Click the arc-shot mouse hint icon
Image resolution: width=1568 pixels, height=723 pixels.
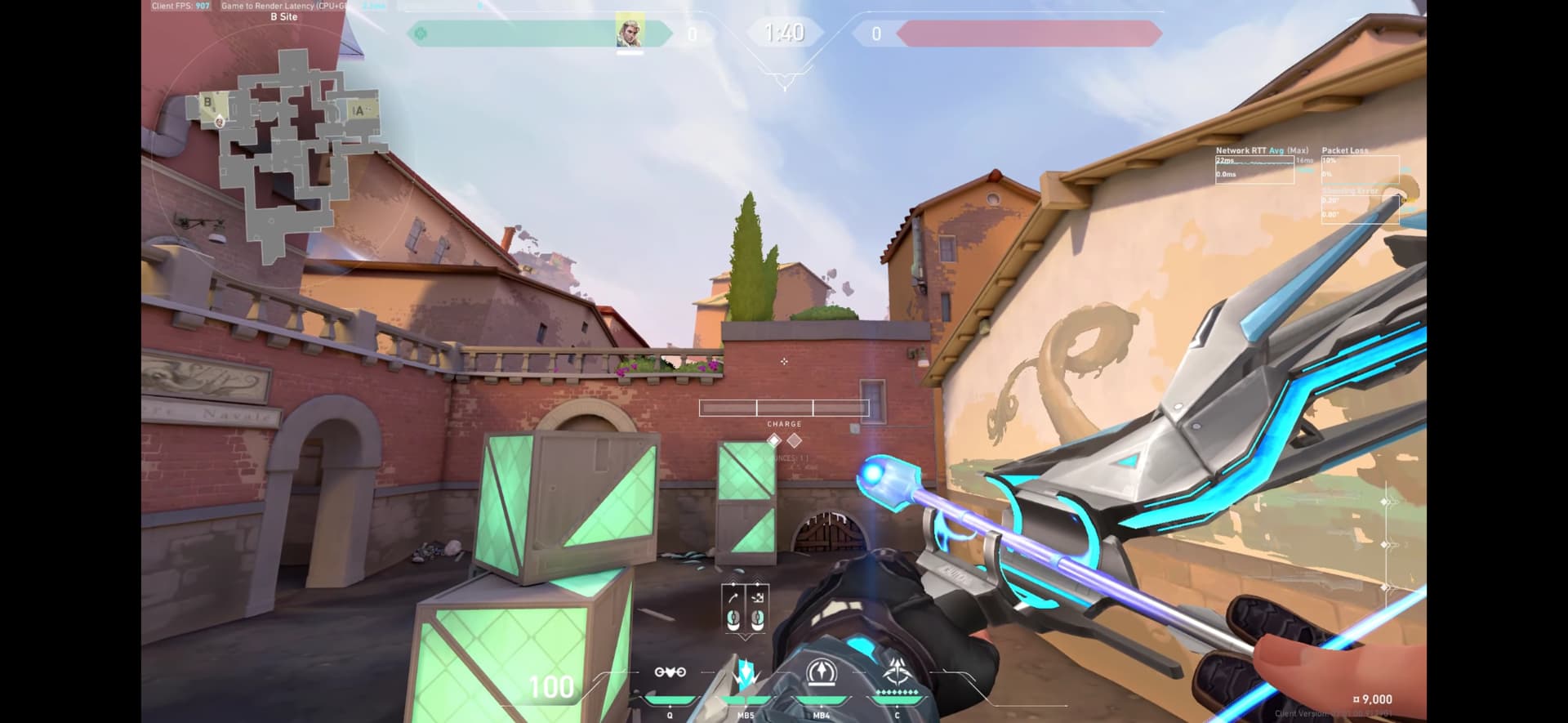(733, 608)
